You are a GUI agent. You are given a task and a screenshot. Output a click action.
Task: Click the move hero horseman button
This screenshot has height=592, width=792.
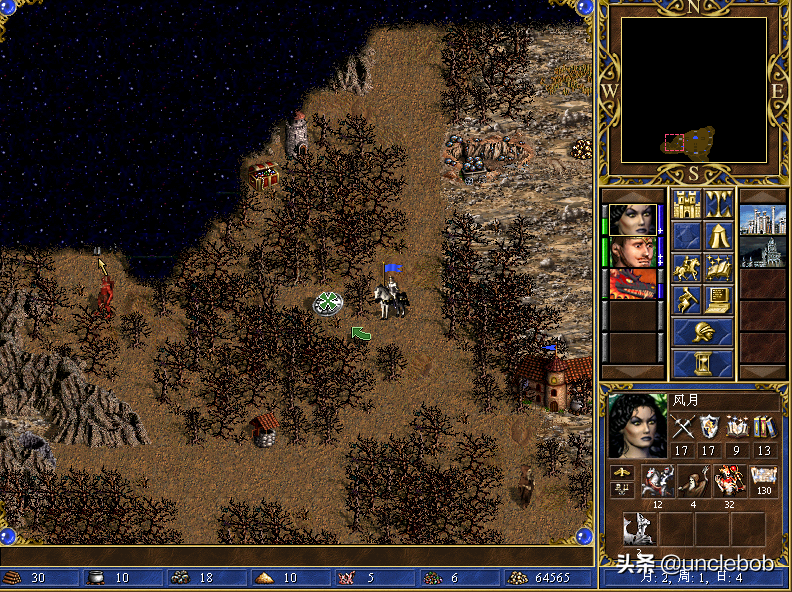tap(686, 268)
